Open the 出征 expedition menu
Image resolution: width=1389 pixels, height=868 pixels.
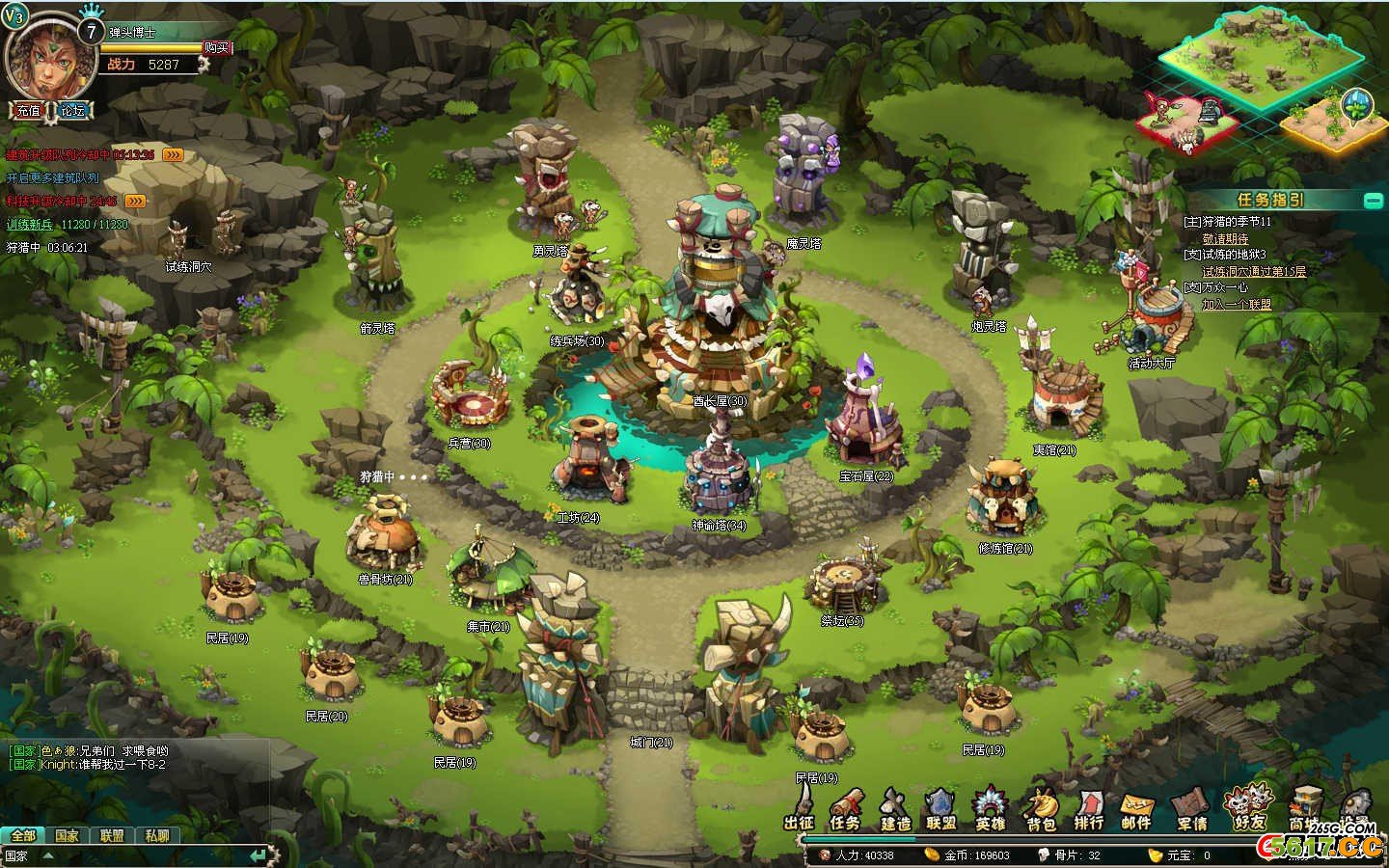tap(800, 808)
